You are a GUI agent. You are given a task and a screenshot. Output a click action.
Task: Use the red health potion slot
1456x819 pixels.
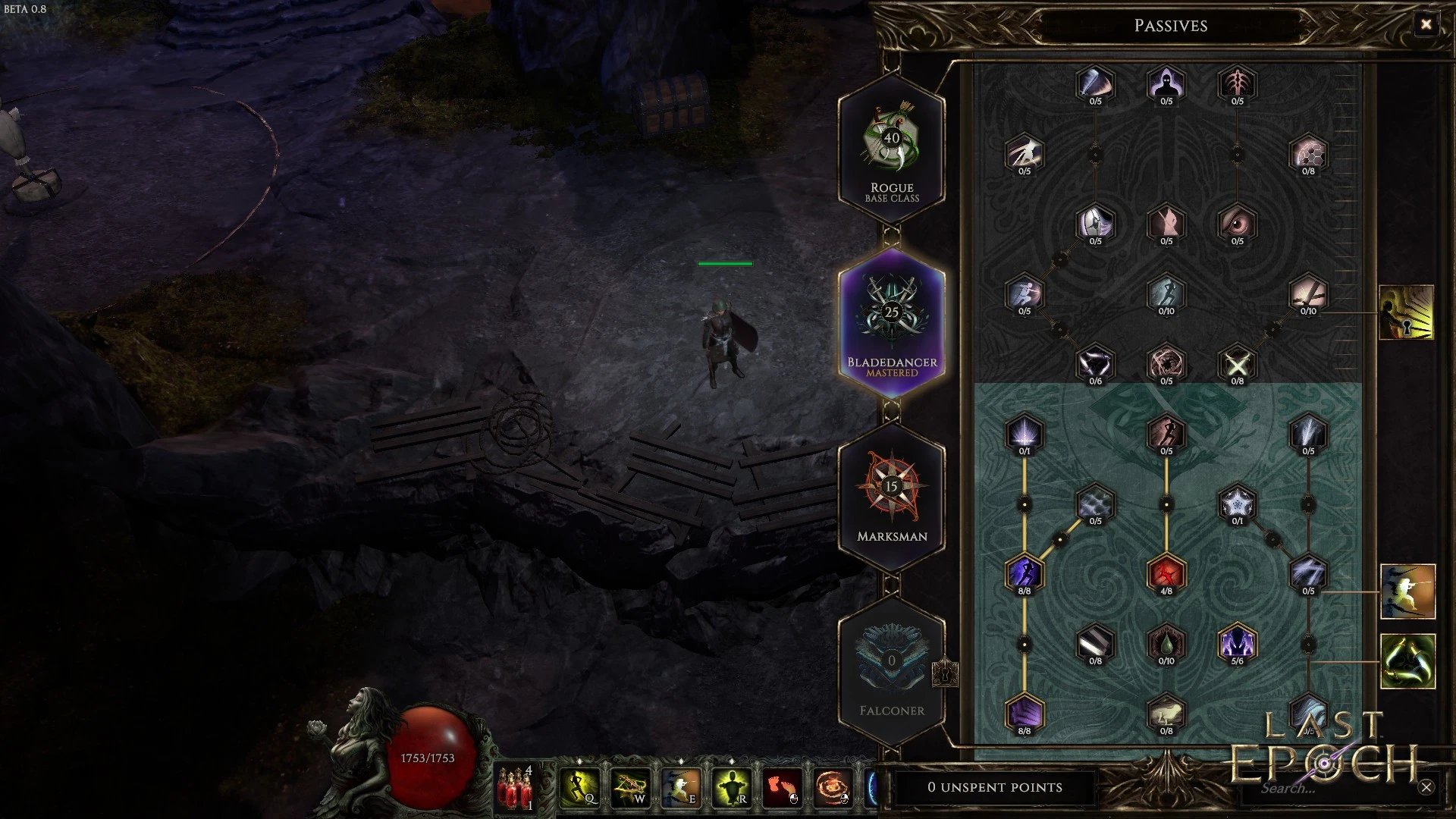tap(516, 787)
